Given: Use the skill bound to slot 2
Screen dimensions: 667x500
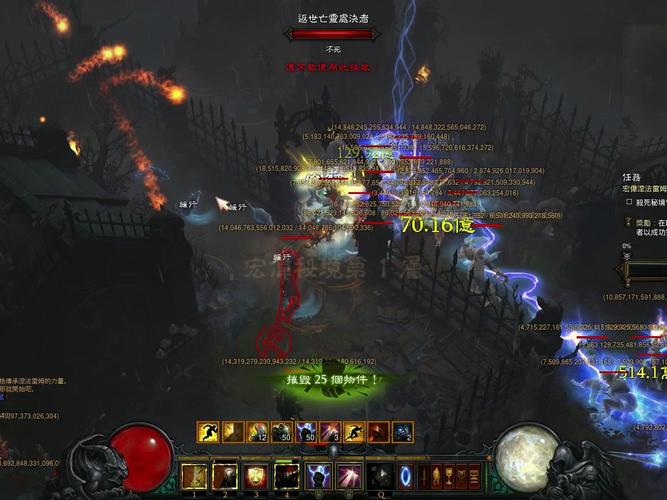Looking at the screenshot, I should [x=226, y=476].
